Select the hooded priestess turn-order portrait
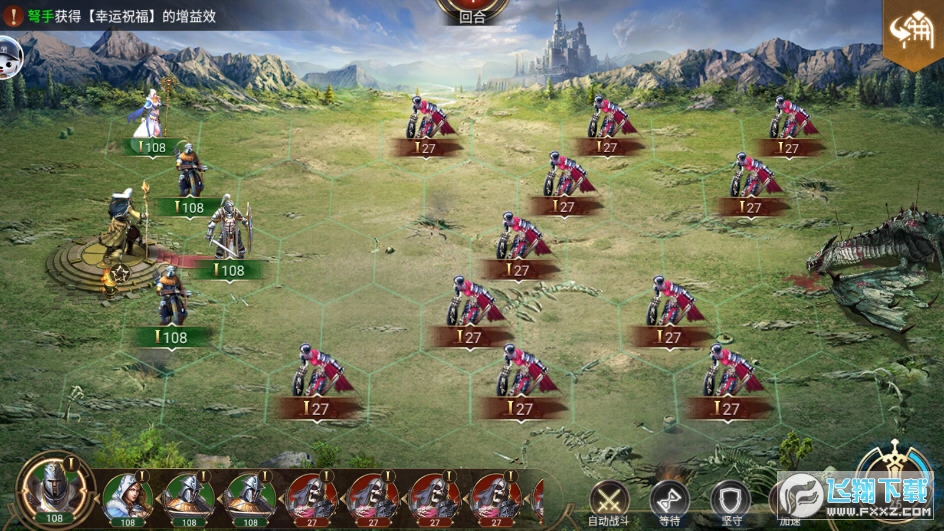Image resolution: width=944 pixels, height=531 pixels. click(x=127, y=495)
